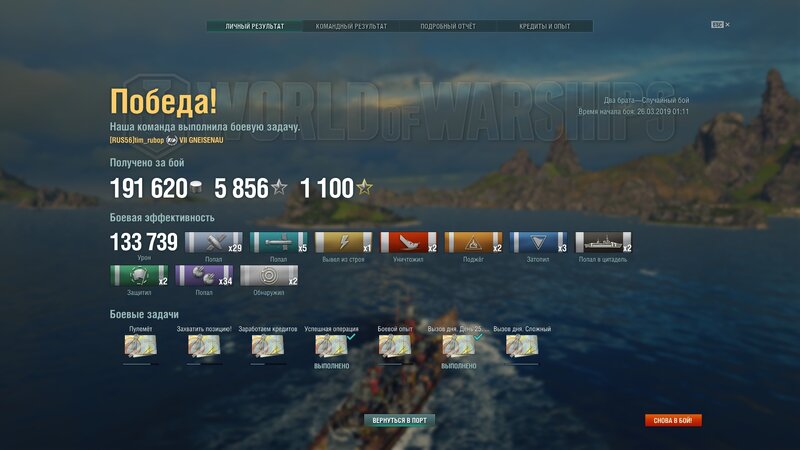Select the Пулемёт combat mission
Screen dimensions: 800x450
click(x=139, y=346)
